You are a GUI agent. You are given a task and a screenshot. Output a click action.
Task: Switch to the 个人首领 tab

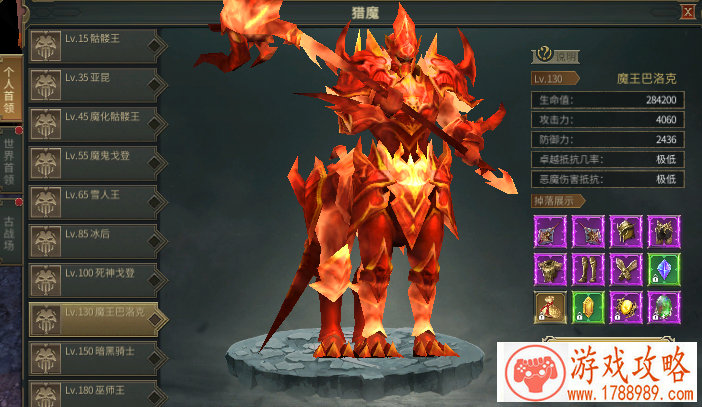9,88
